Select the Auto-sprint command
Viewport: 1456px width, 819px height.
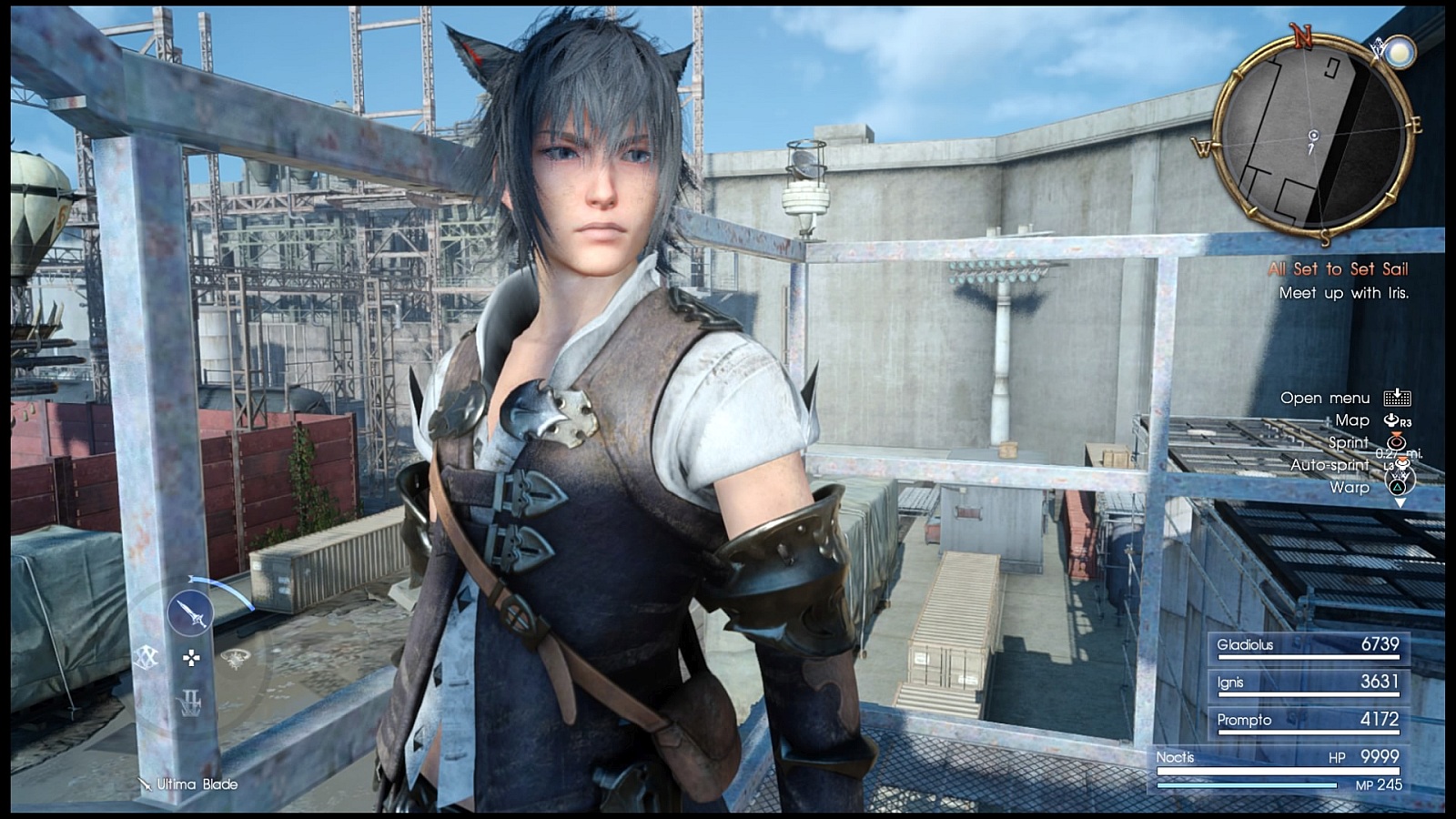coord(1330,464)
